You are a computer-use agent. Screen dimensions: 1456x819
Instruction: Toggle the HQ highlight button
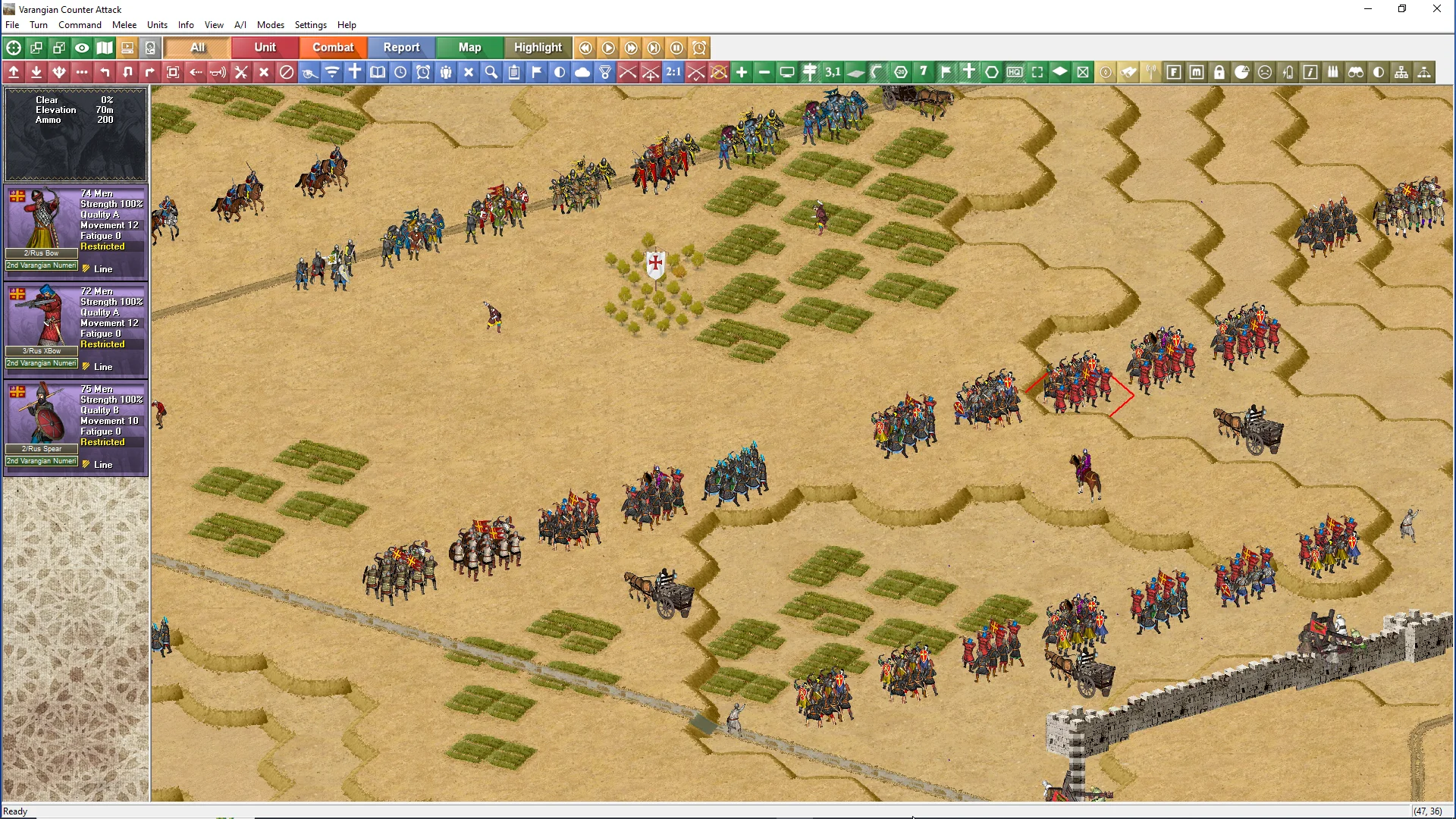(x=1015, y=72)
